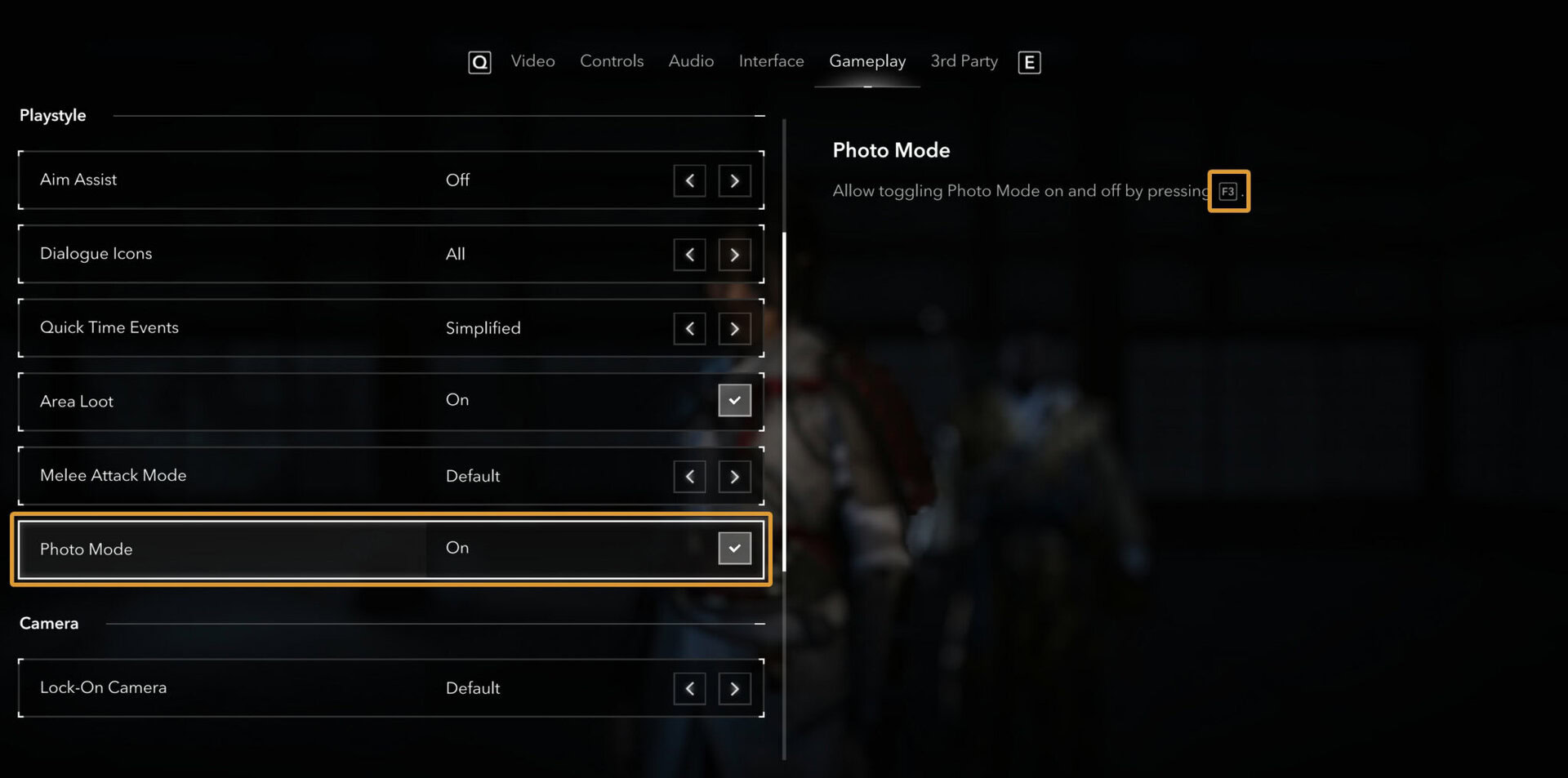Image resolution: width=1568 pixels, height=778 pixels.
Task: Uncheck the Area Loot checkbox
Action: coord(734,400)
